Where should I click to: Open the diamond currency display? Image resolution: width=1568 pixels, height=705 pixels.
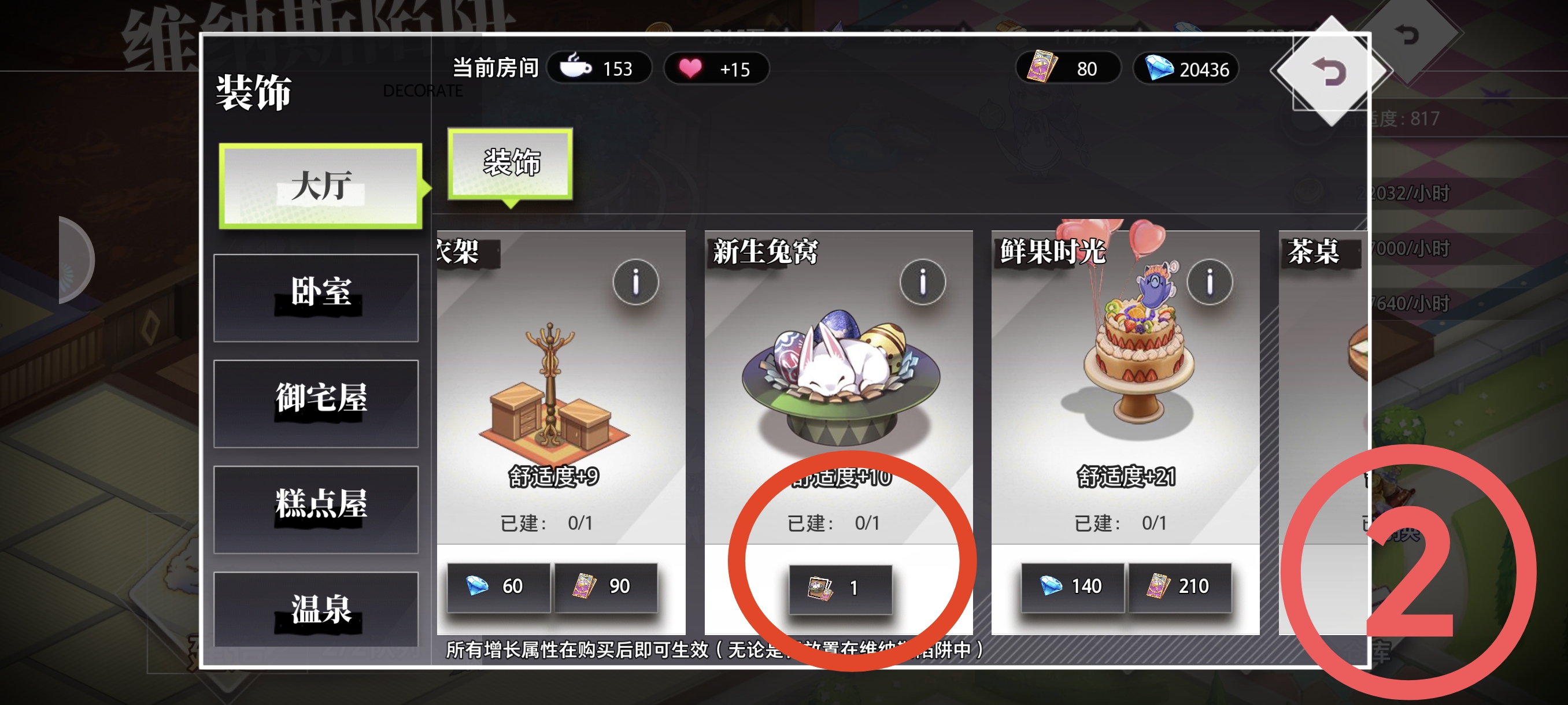click(x=1185, y=69)
